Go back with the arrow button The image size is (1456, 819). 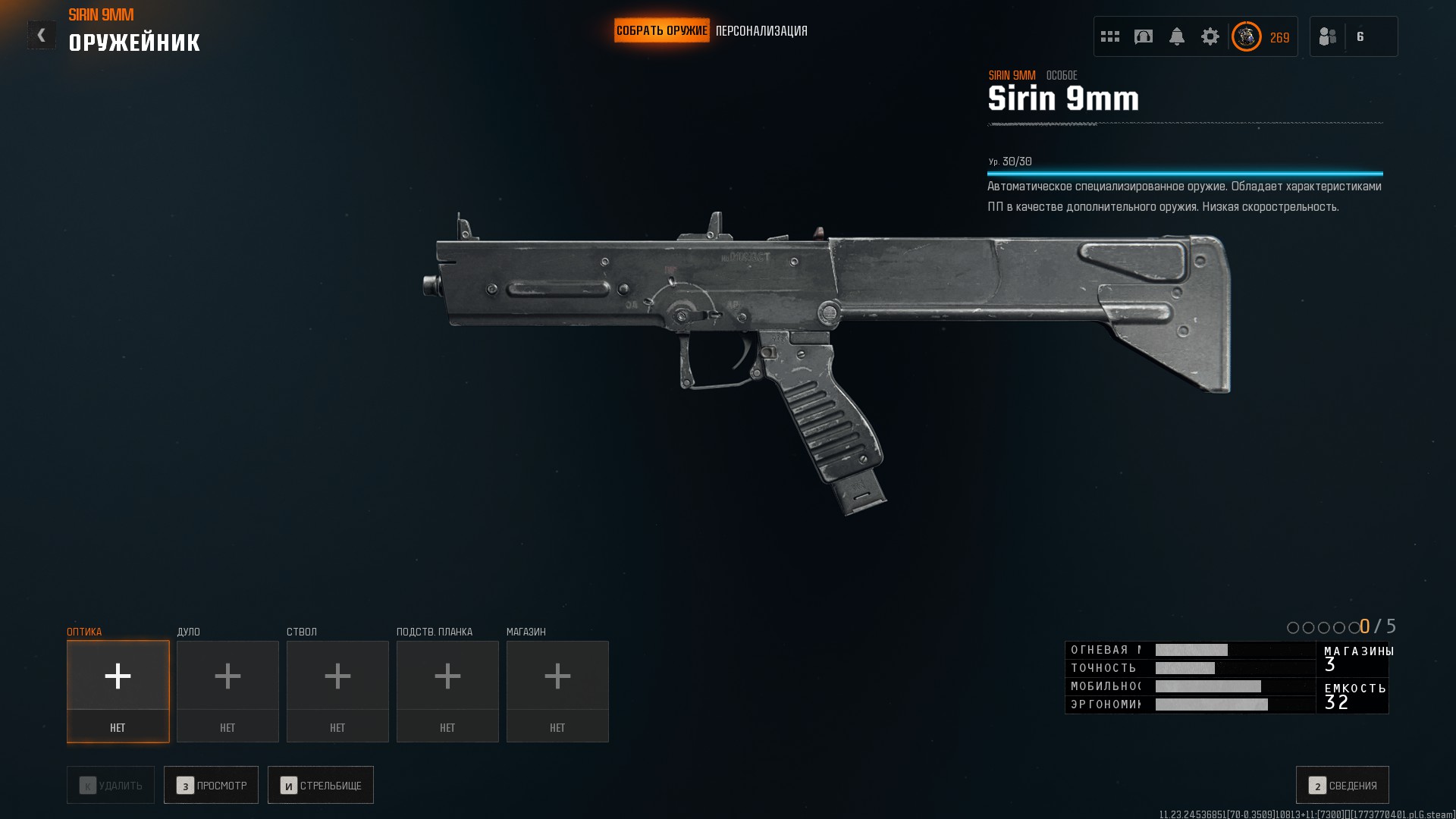[41, 35]
